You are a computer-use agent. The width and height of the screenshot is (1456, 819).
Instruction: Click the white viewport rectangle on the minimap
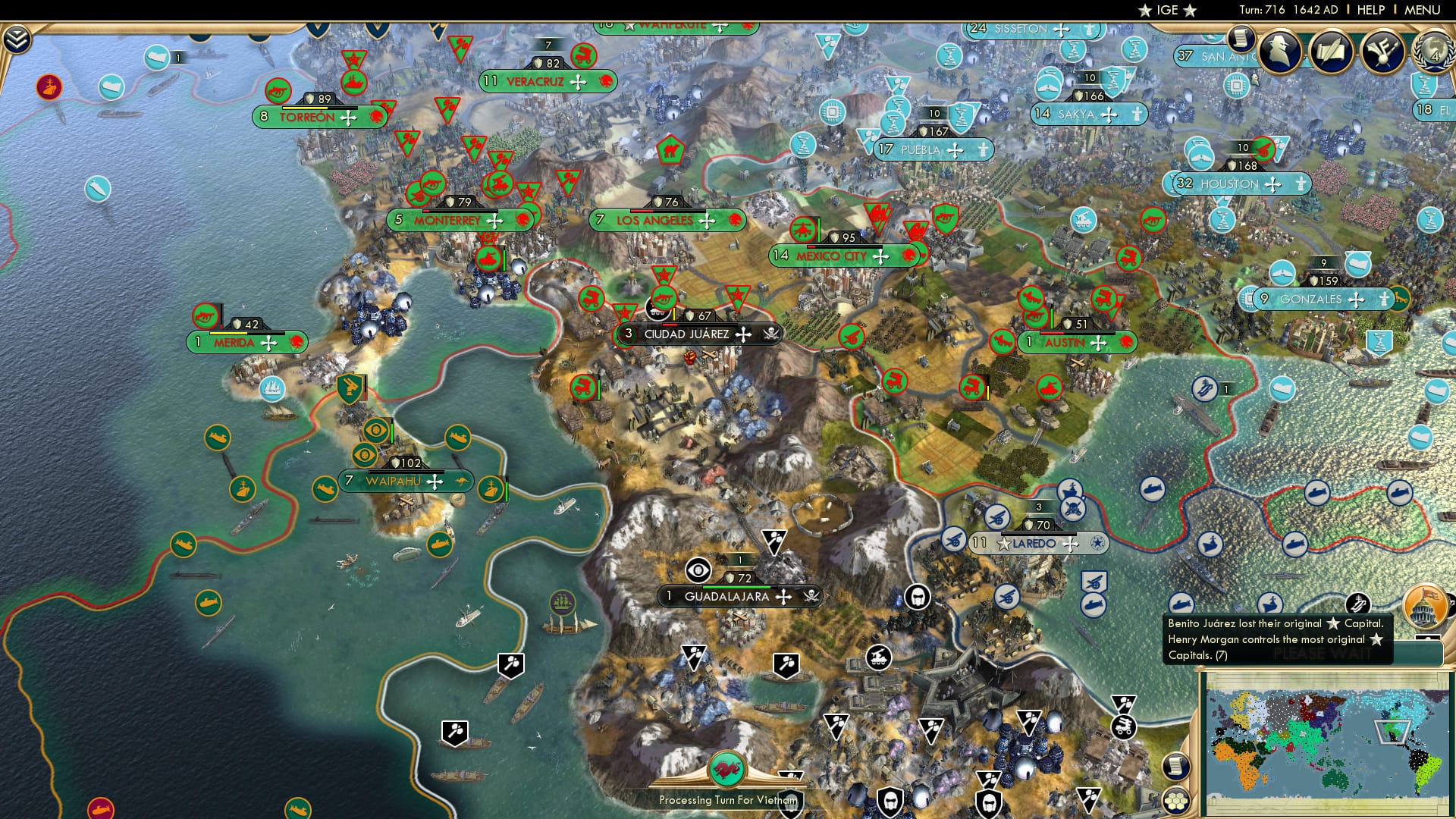[1393, 732]
